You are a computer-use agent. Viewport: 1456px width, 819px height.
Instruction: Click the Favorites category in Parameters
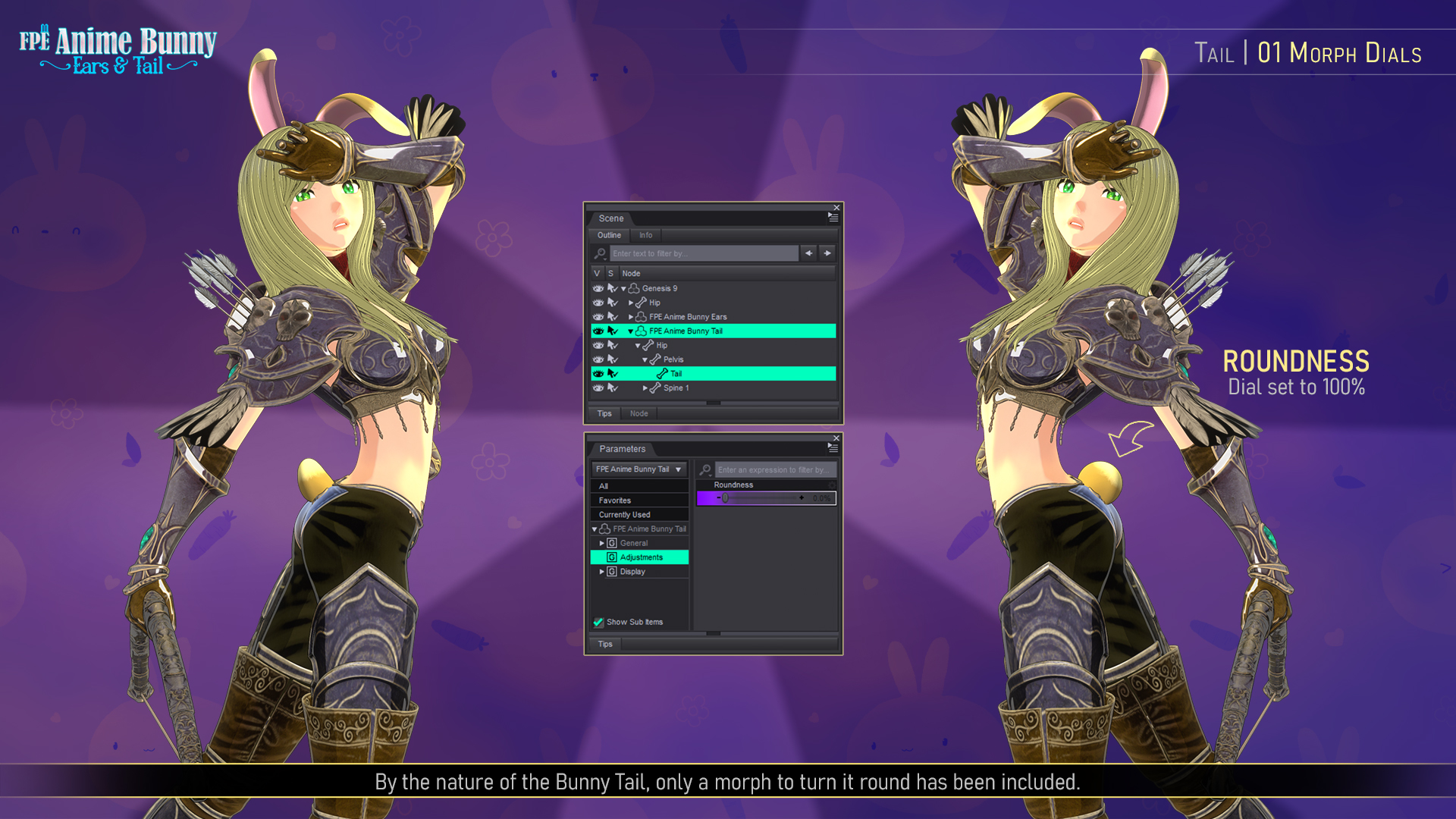pyautogui.click(x=614, y=500)
